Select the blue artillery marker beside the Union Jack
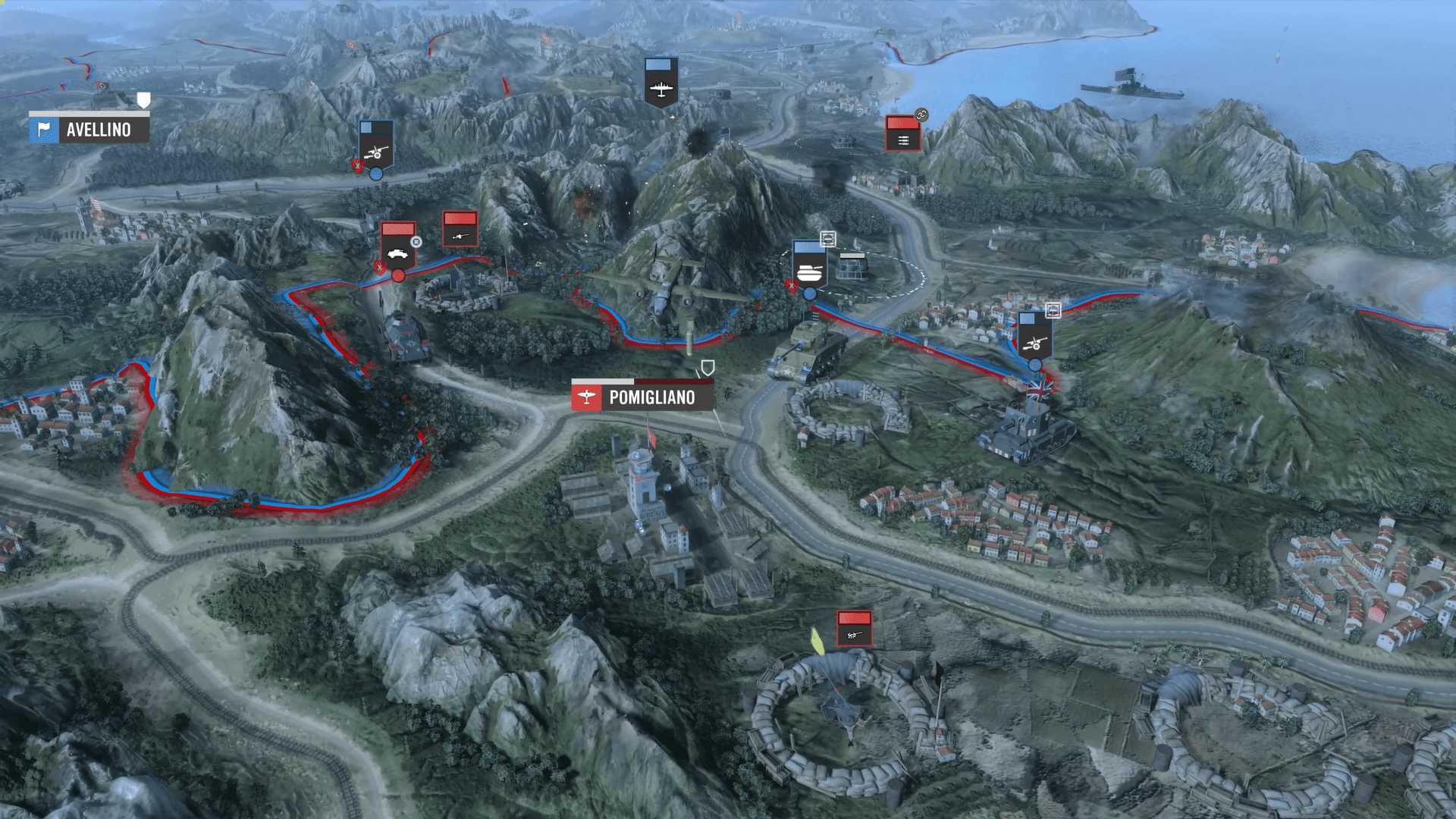Screen dimensions: 1456x819 click(x=1034, y=336)
